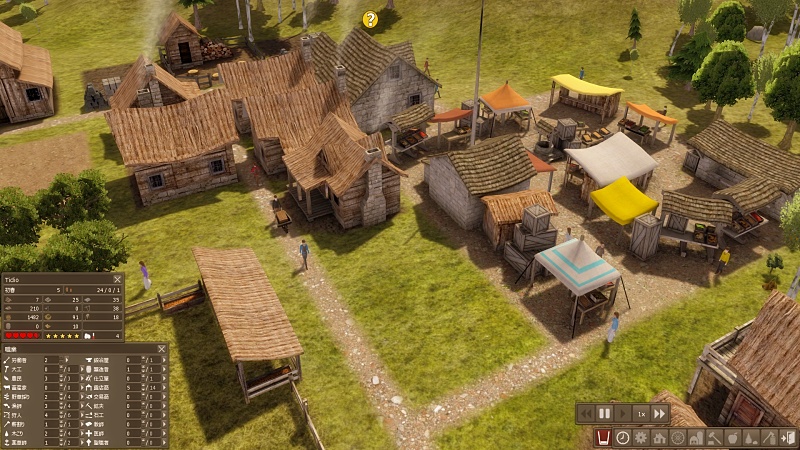
Task: Open the round roads and bridges menu
Action: click(x=677, y=438)
